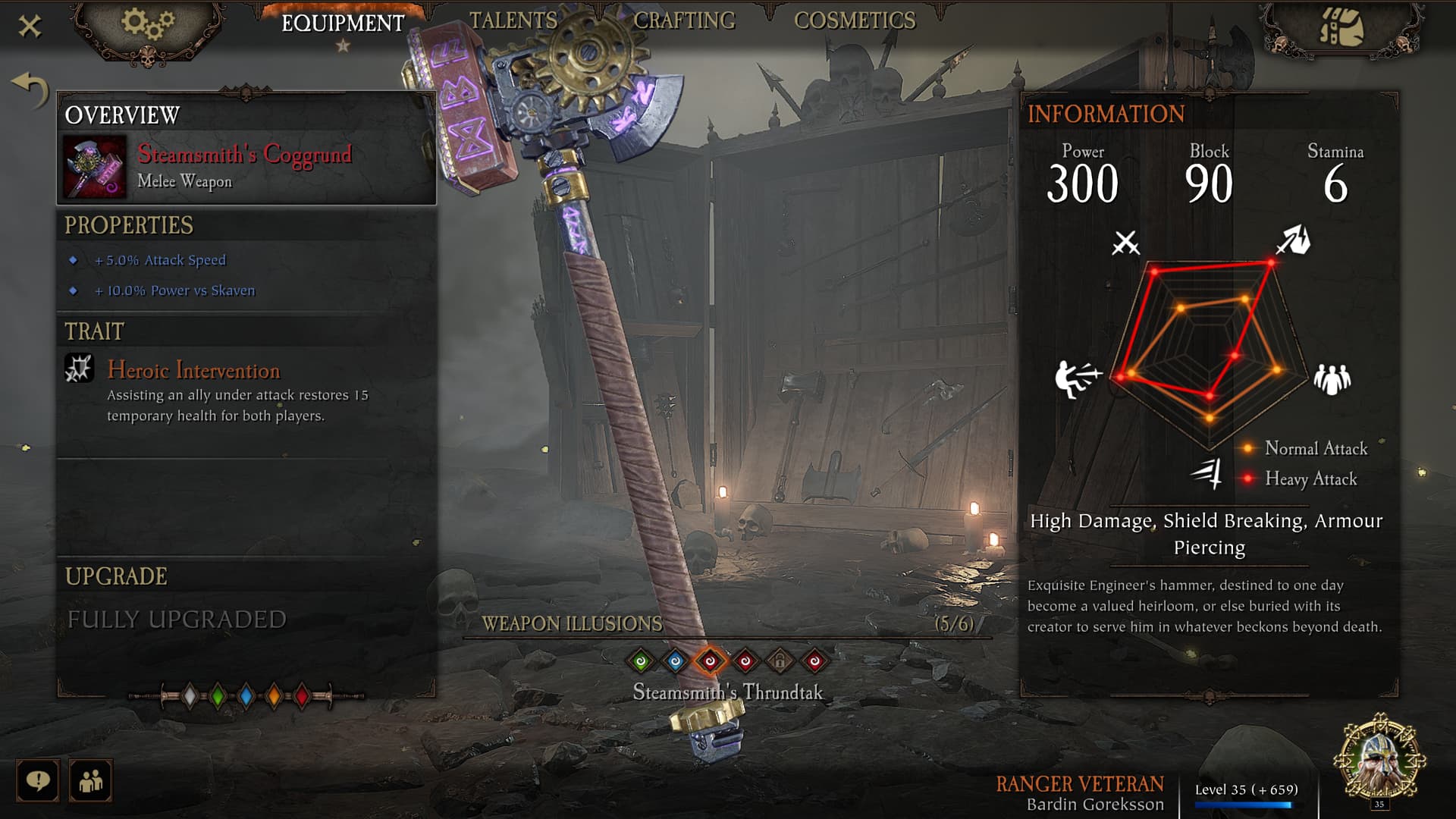Image resolution: width=1456 pixels, height=819 pixels.
Task: Click the locked weapon illusion
Action: 780,661
